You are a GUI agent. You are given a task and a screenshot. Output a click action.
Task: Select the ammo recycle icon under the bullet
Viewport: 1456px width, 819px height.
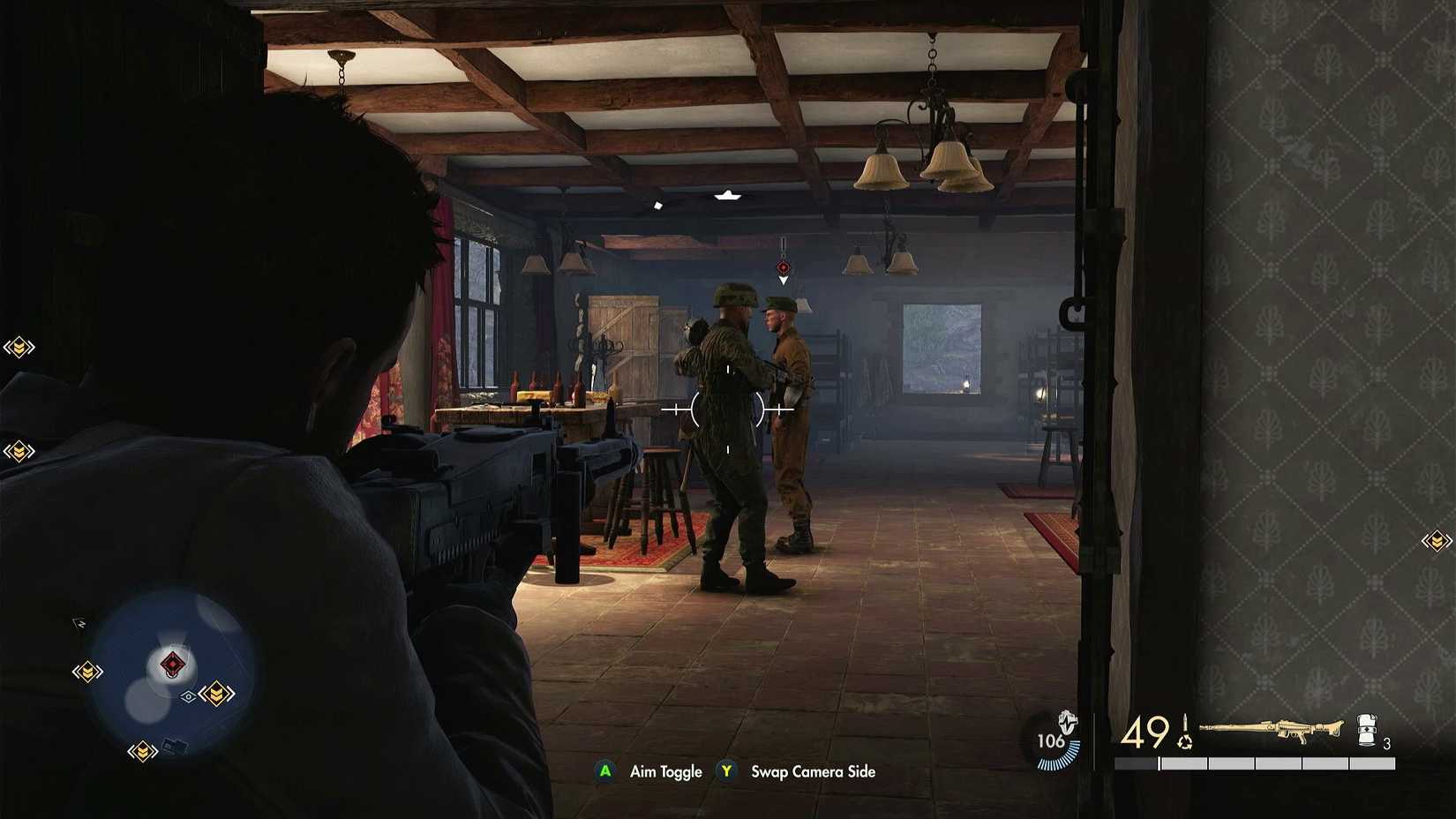pos(1186,743)
